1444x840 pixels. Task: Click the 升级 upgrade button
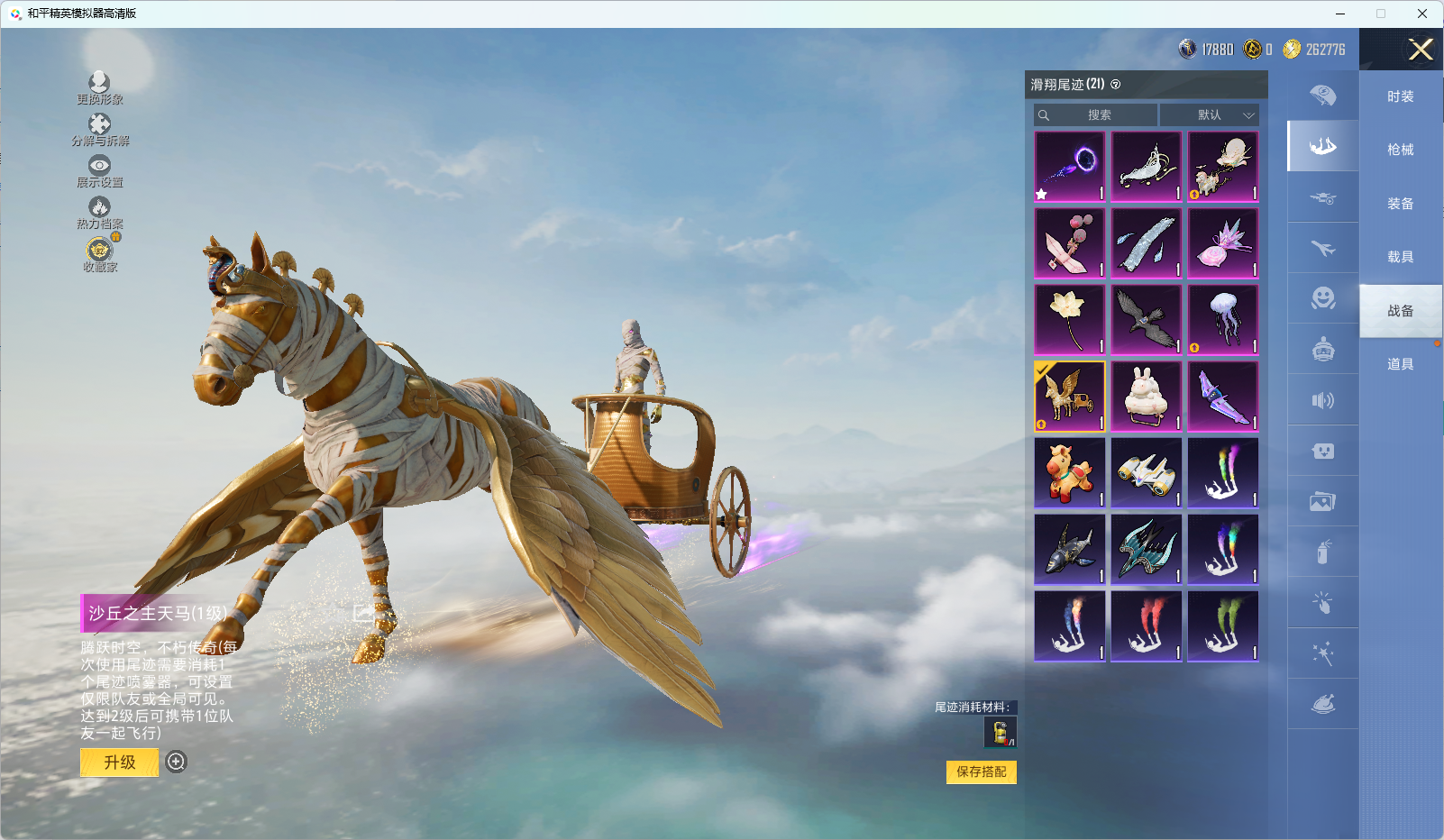[x=120, y=762]
